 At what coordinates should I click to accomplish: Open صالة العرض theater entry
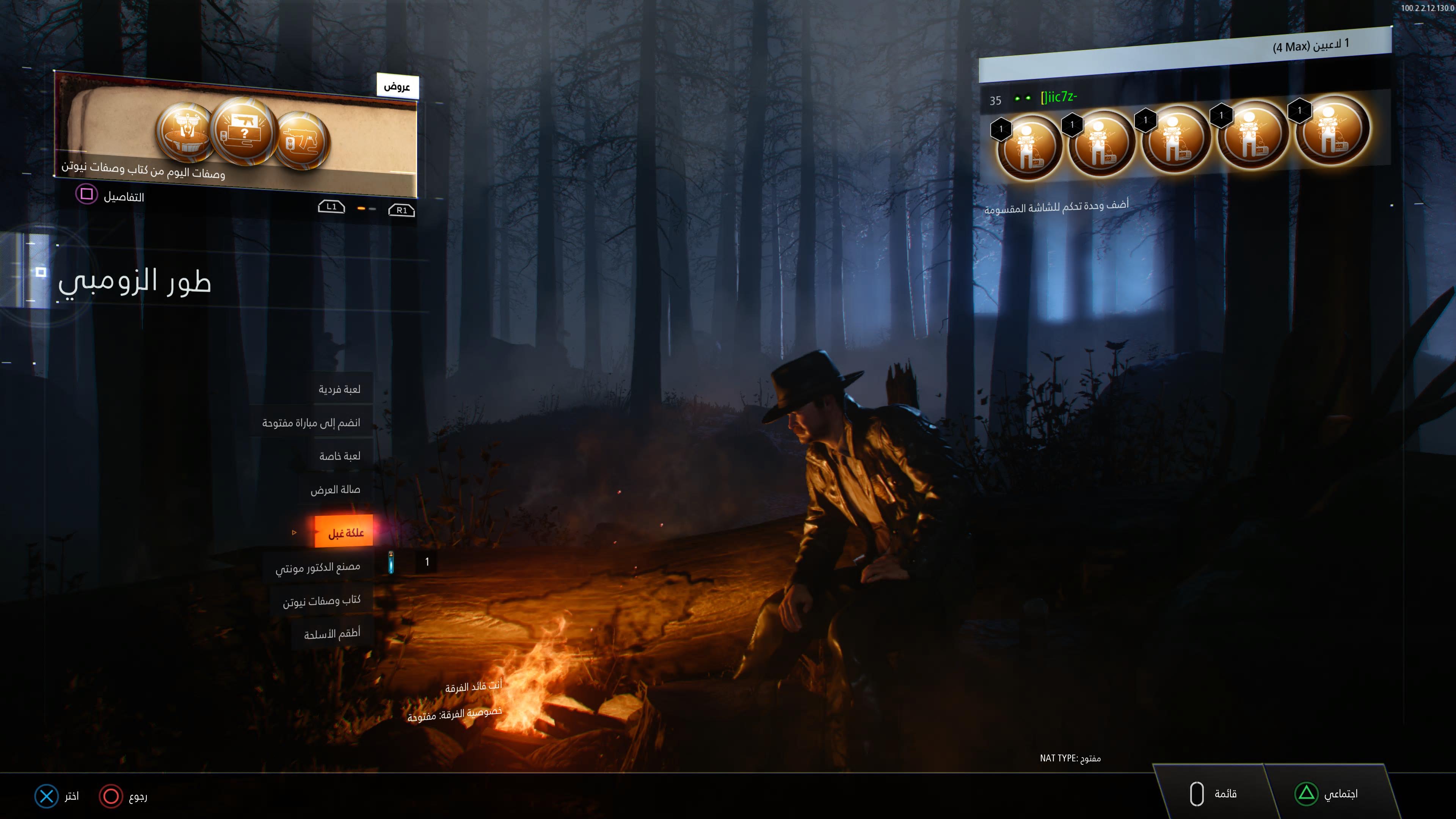click(334, 490)
